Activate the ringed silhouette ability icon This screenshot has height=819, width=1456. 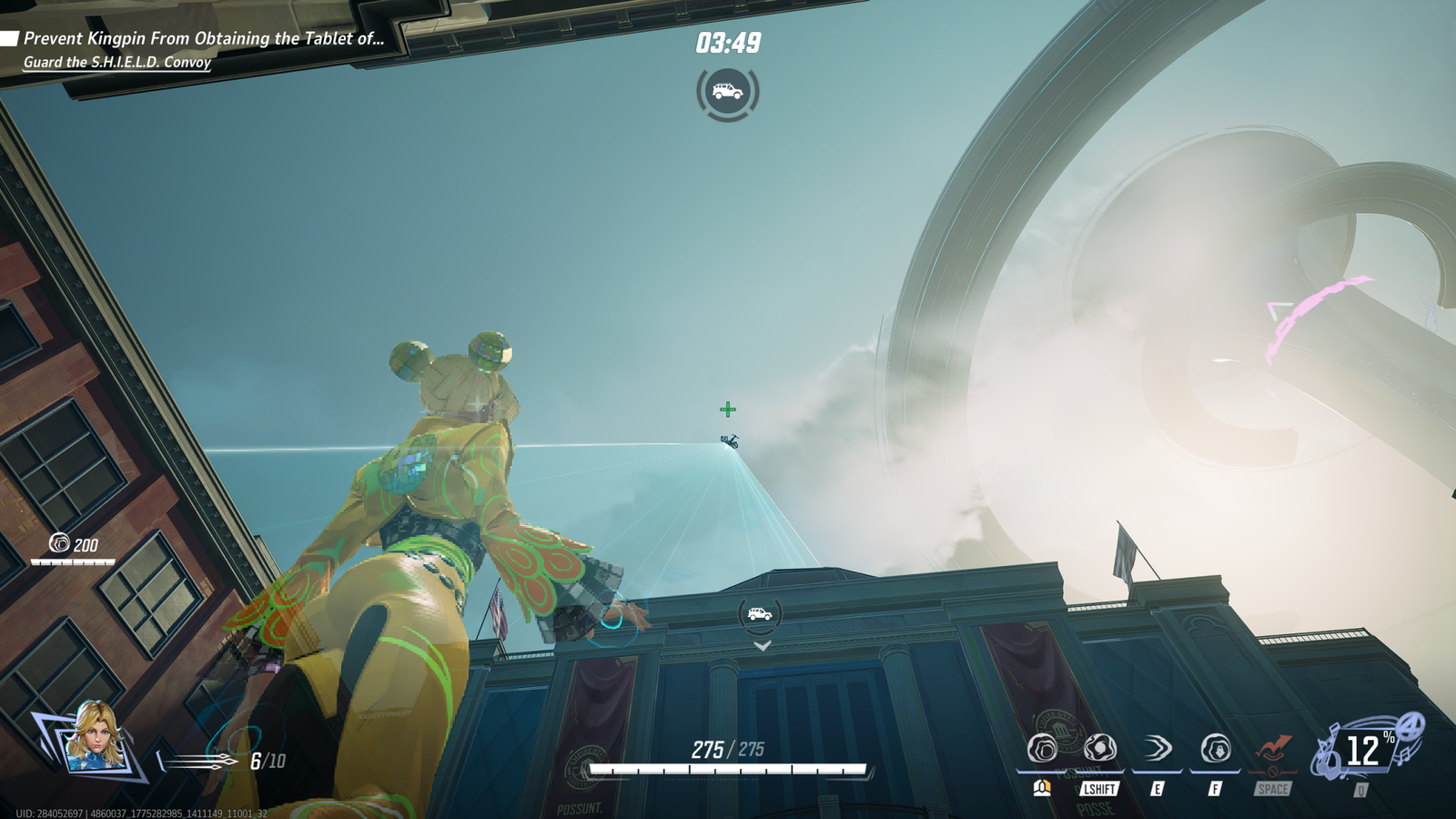(x=1215, y=749)
